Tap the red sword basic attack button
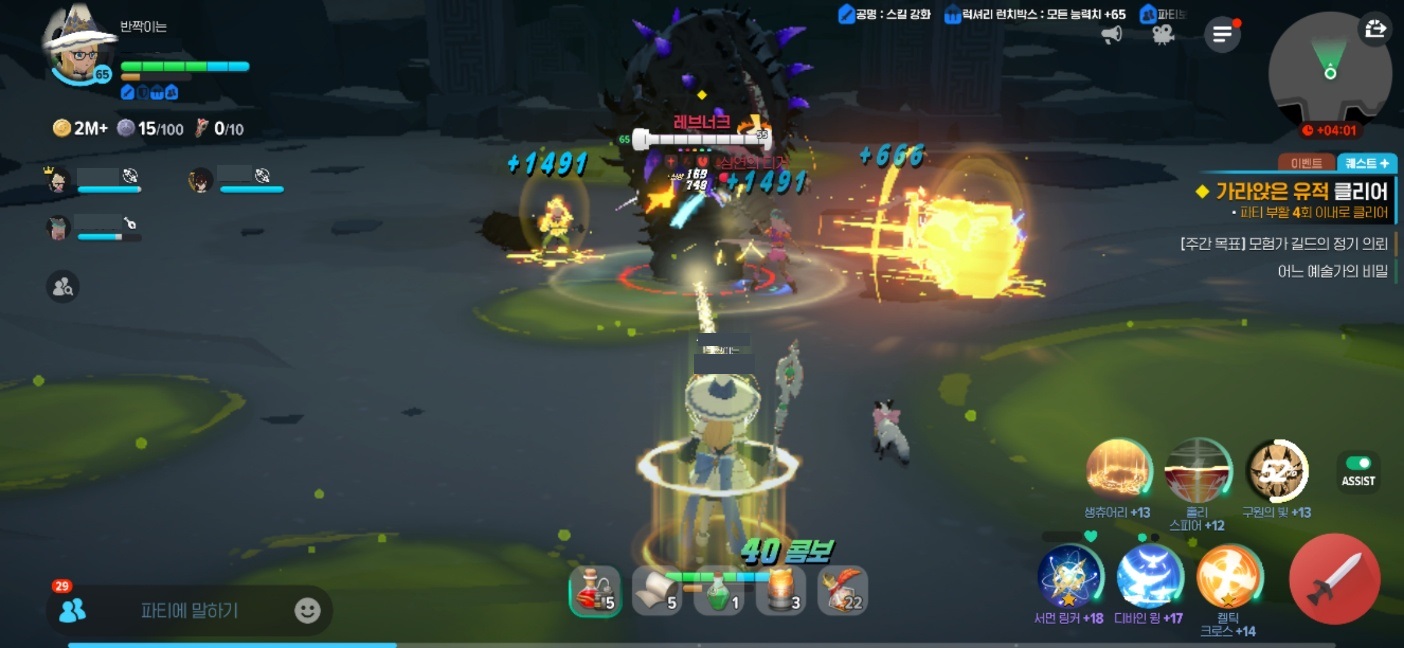 (x=1334, y=578)
